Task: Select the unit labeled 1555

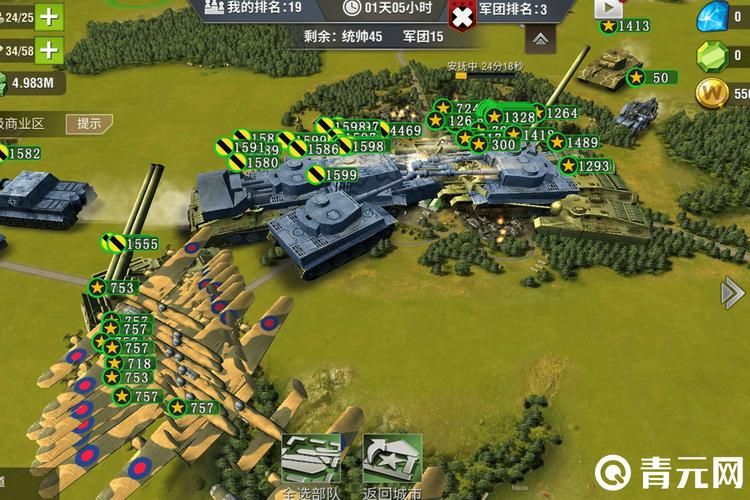Action: (x=132, y=243)
